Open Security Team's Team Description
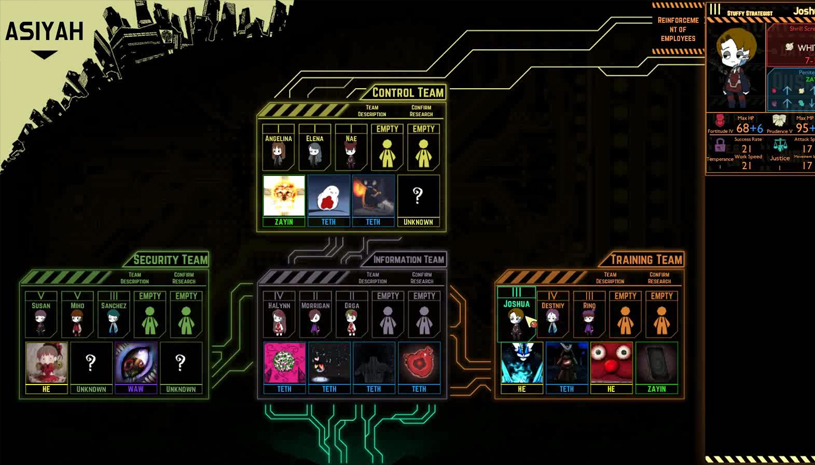The height and width of the screenshot is (465, 815). point(135,277)
